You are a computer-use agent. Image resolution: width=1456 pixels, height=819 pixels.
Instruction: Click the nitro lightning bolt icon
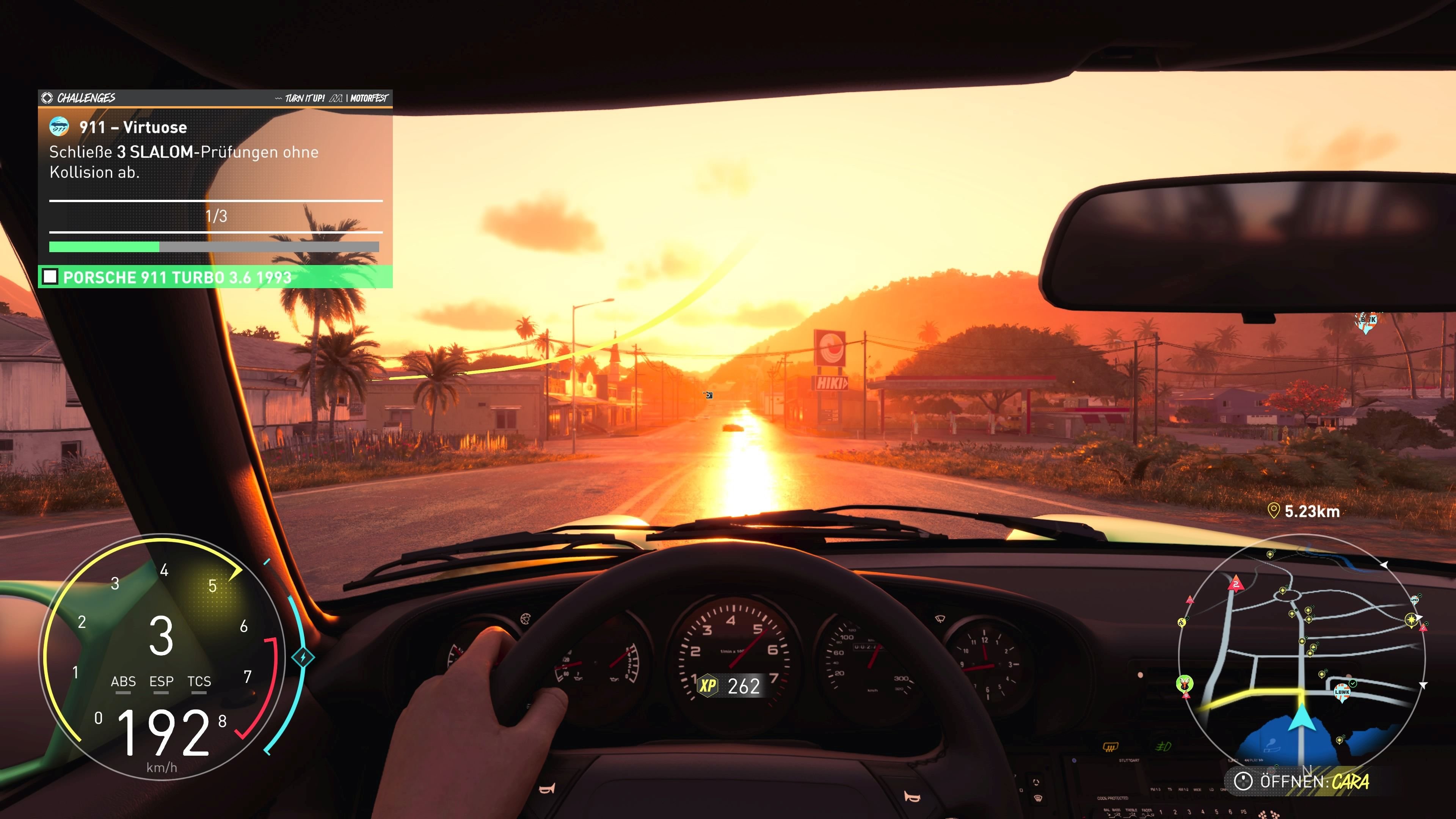tap(303, 657)
